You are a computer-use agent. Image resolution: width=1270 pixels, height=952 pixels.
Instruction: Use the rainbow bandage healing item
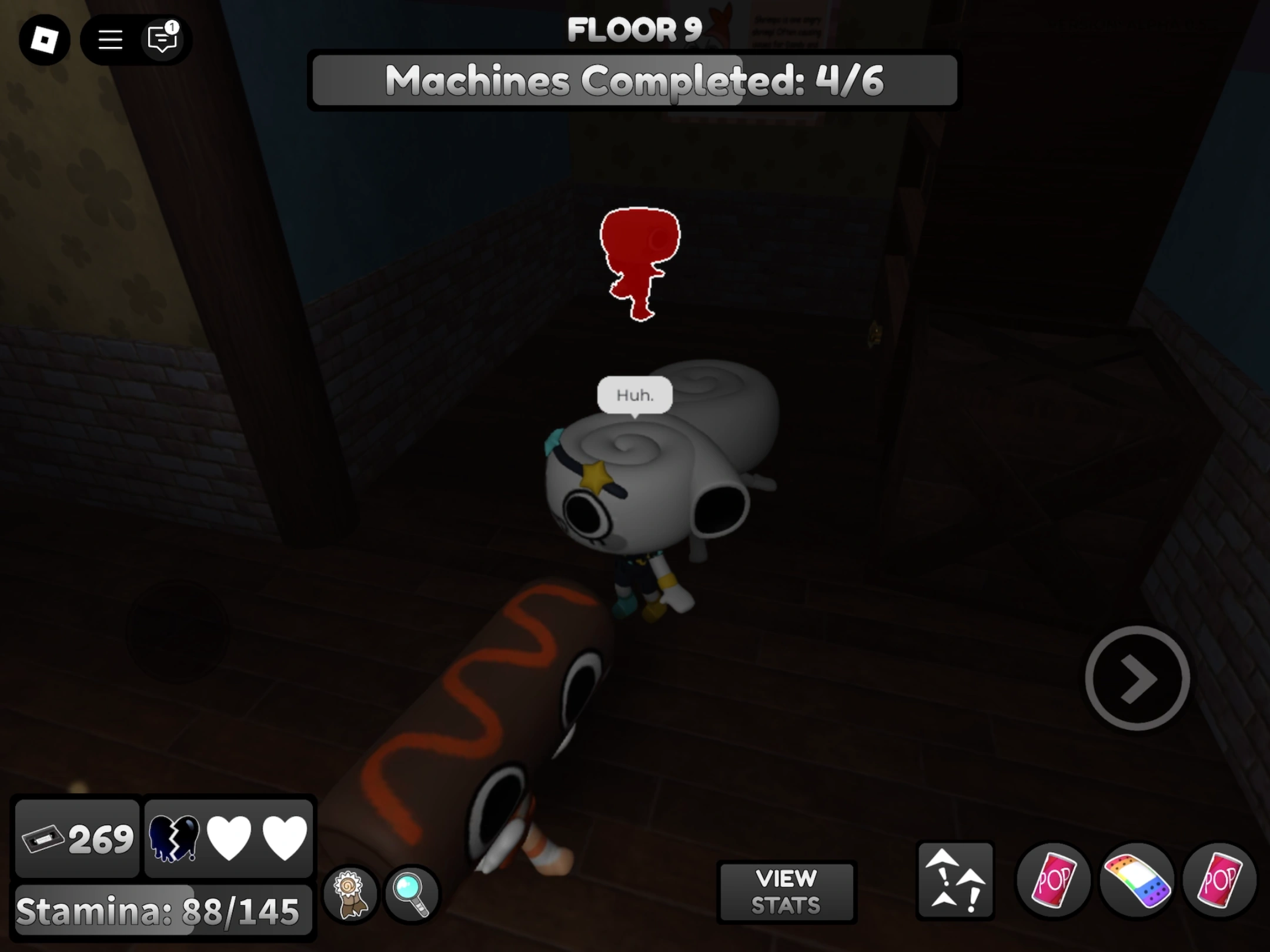tap(1139, 879)
